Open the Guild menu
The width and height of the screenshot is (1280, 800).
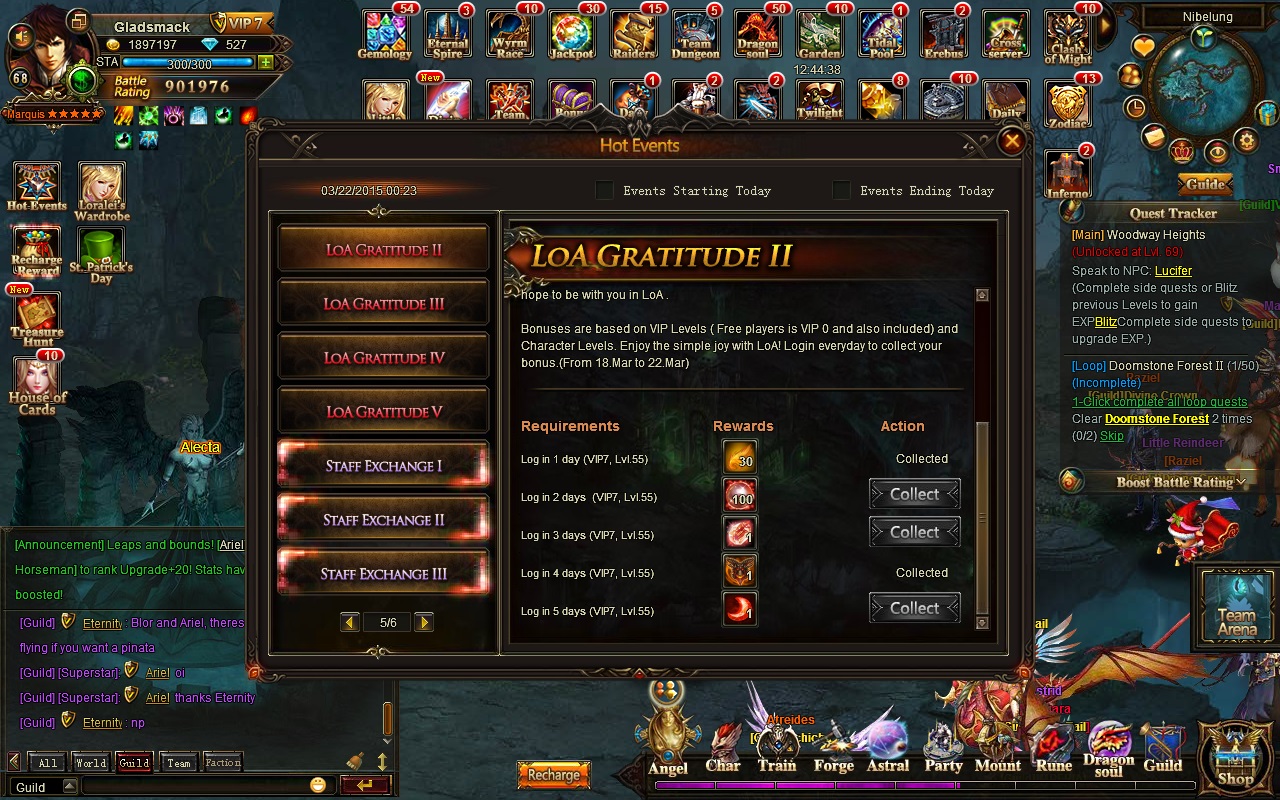(1162, 750)
